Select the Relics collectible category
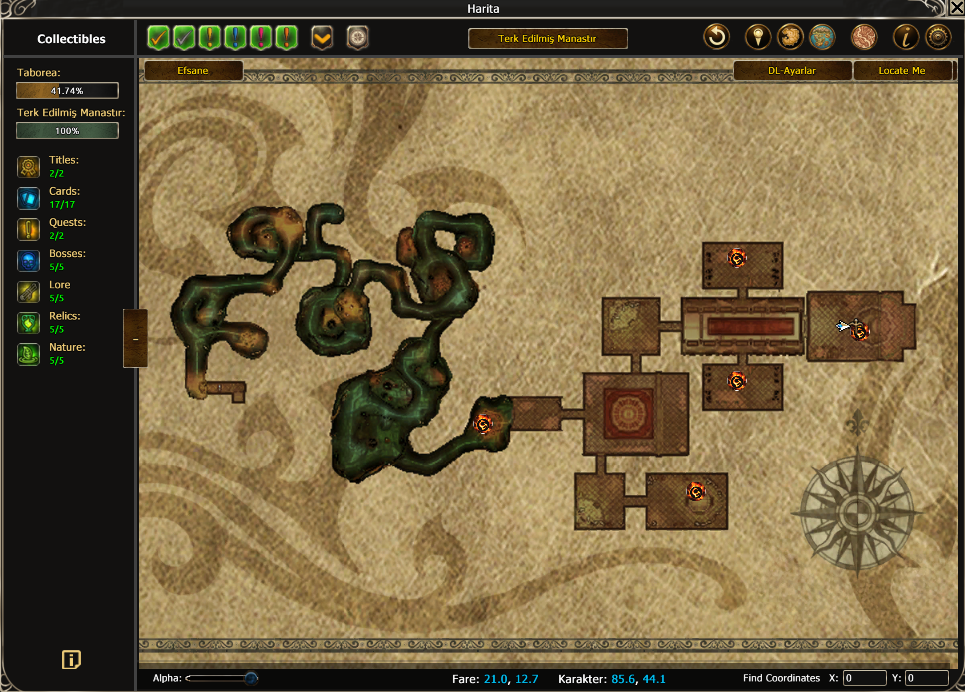This screenshot has width=965, height=692. coord(29,322)
